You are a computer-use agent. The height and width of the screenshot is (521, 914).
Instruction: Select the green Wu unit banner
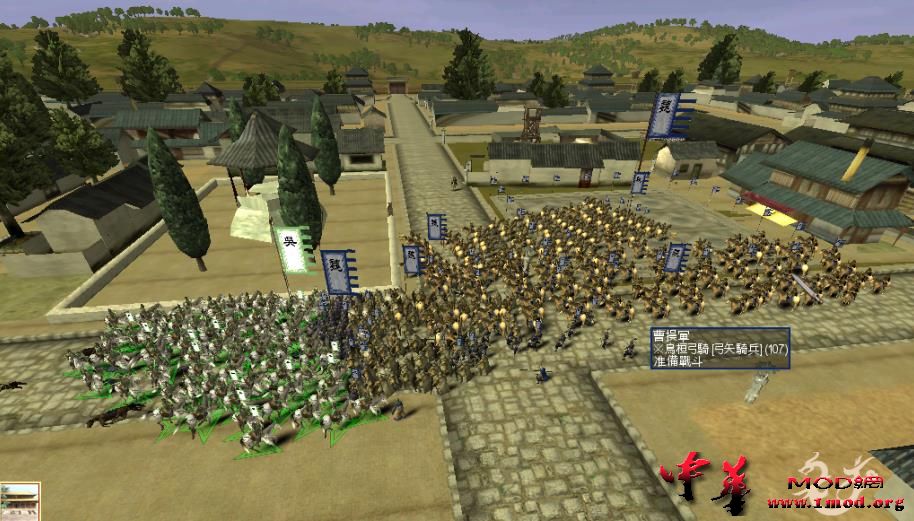click(292, 250)
